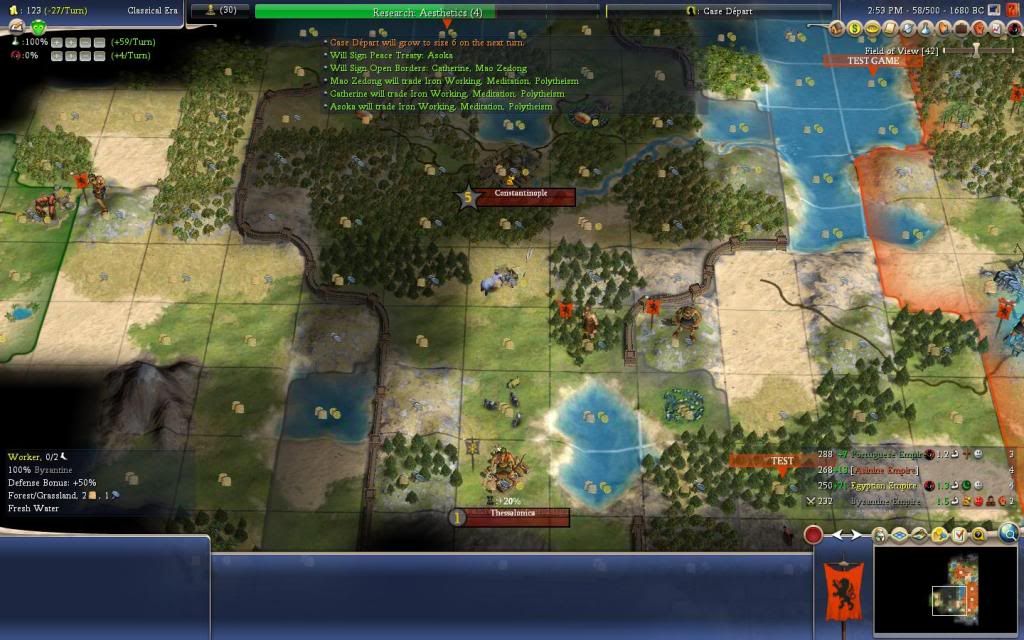Viewport: 1024px width, 640px height.
Task: Adjust the Field of View slider
Action: [975, 49]
